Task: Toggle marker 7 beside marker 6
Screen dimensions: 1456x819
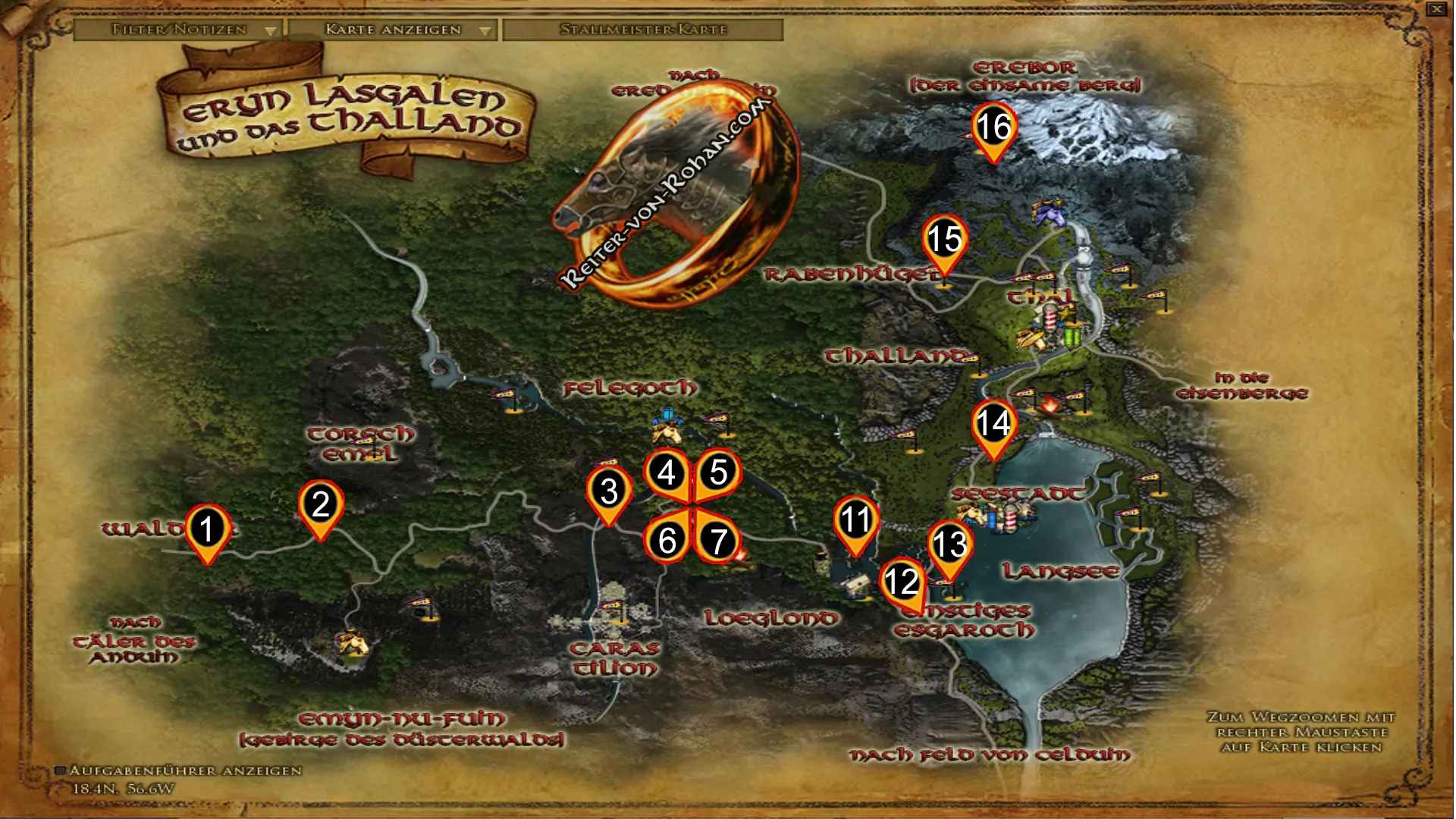Action: pos(717,541)
